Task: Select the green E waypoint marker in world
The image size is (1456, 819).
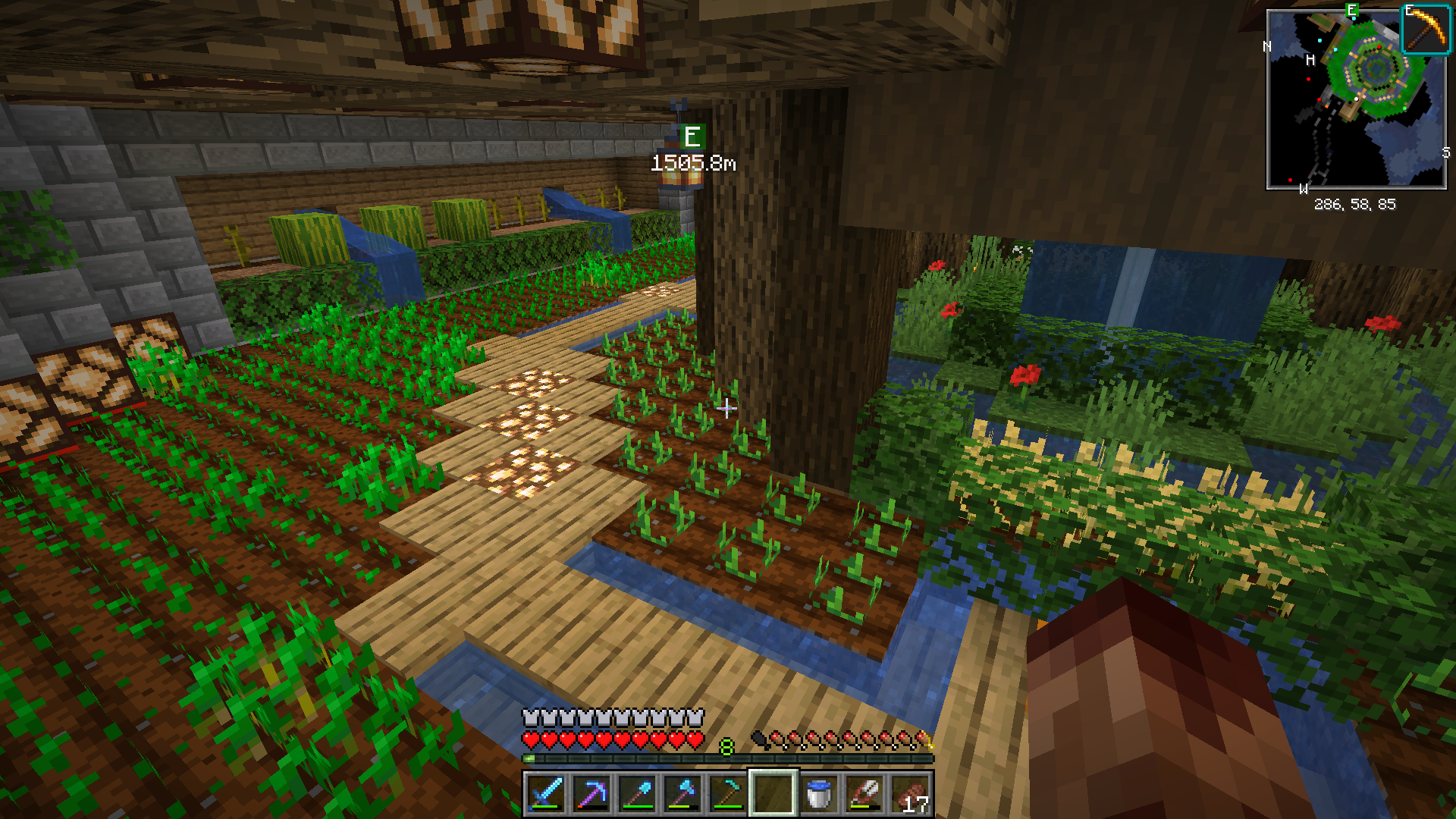Action: pos(692,137)
